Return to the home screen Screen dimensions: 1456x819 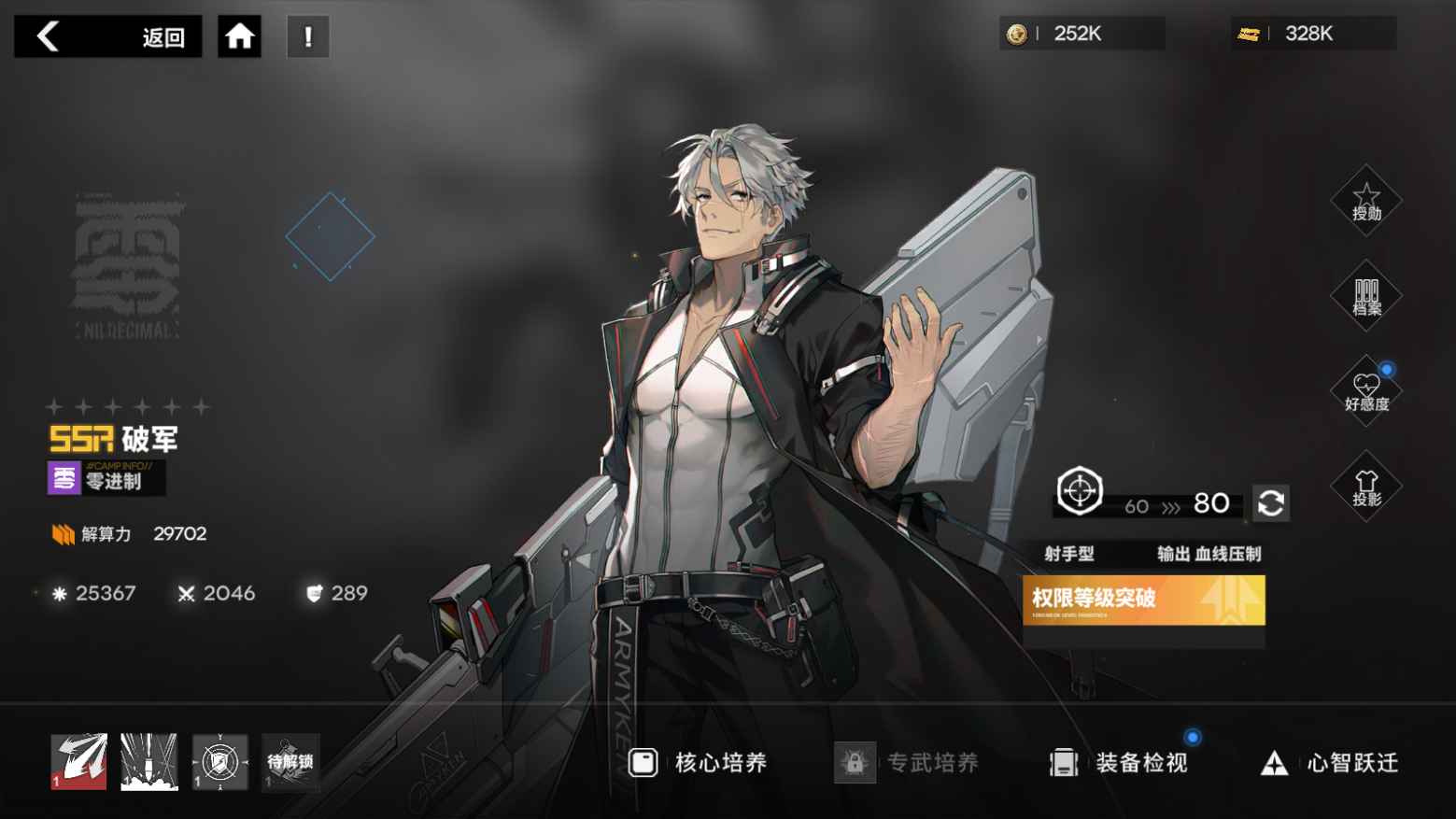(x=239, y=36)
